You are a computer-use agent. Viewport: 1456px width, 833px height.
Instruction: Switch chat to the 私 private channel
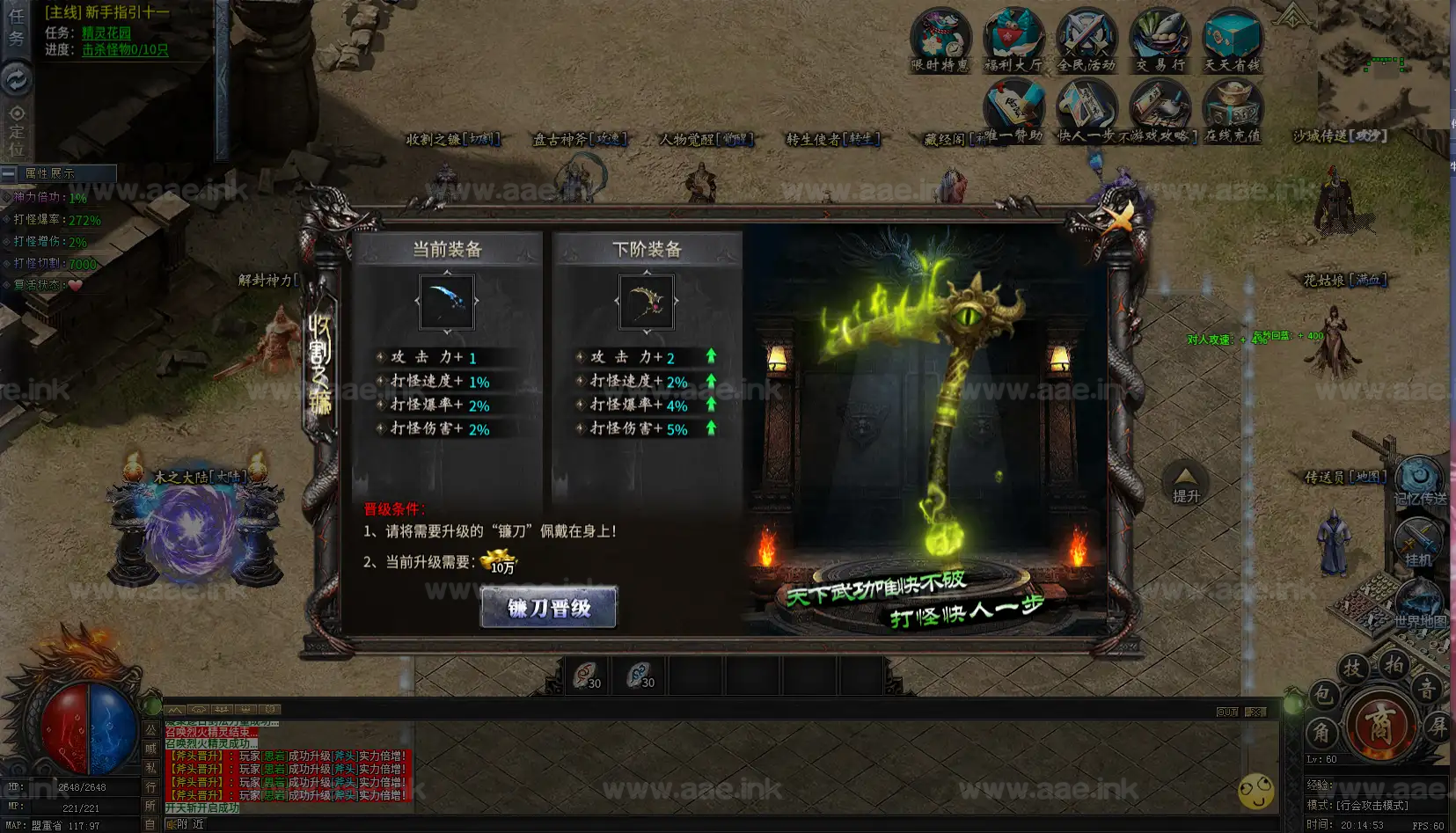[x=150, y=768]
